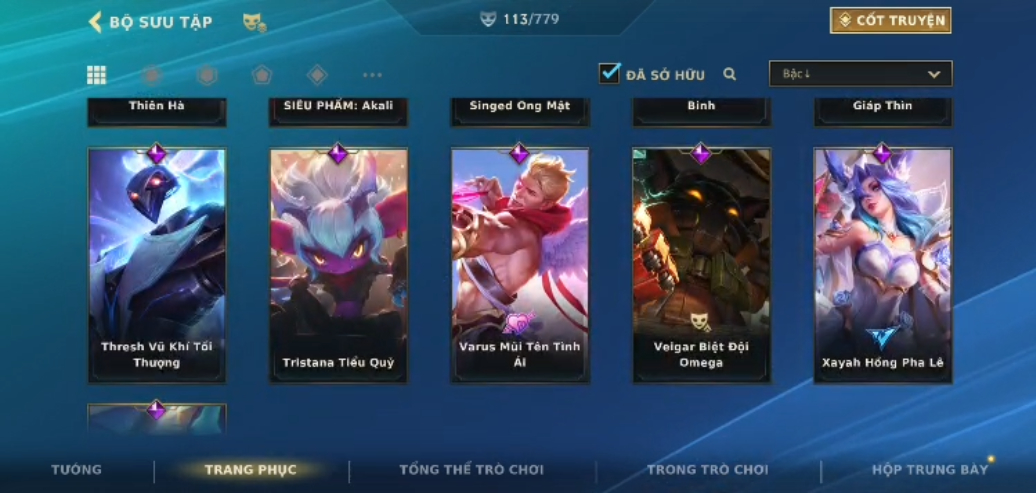1036x493 pixels.
Task: Select the grid view filter icon
Action: 97,75
